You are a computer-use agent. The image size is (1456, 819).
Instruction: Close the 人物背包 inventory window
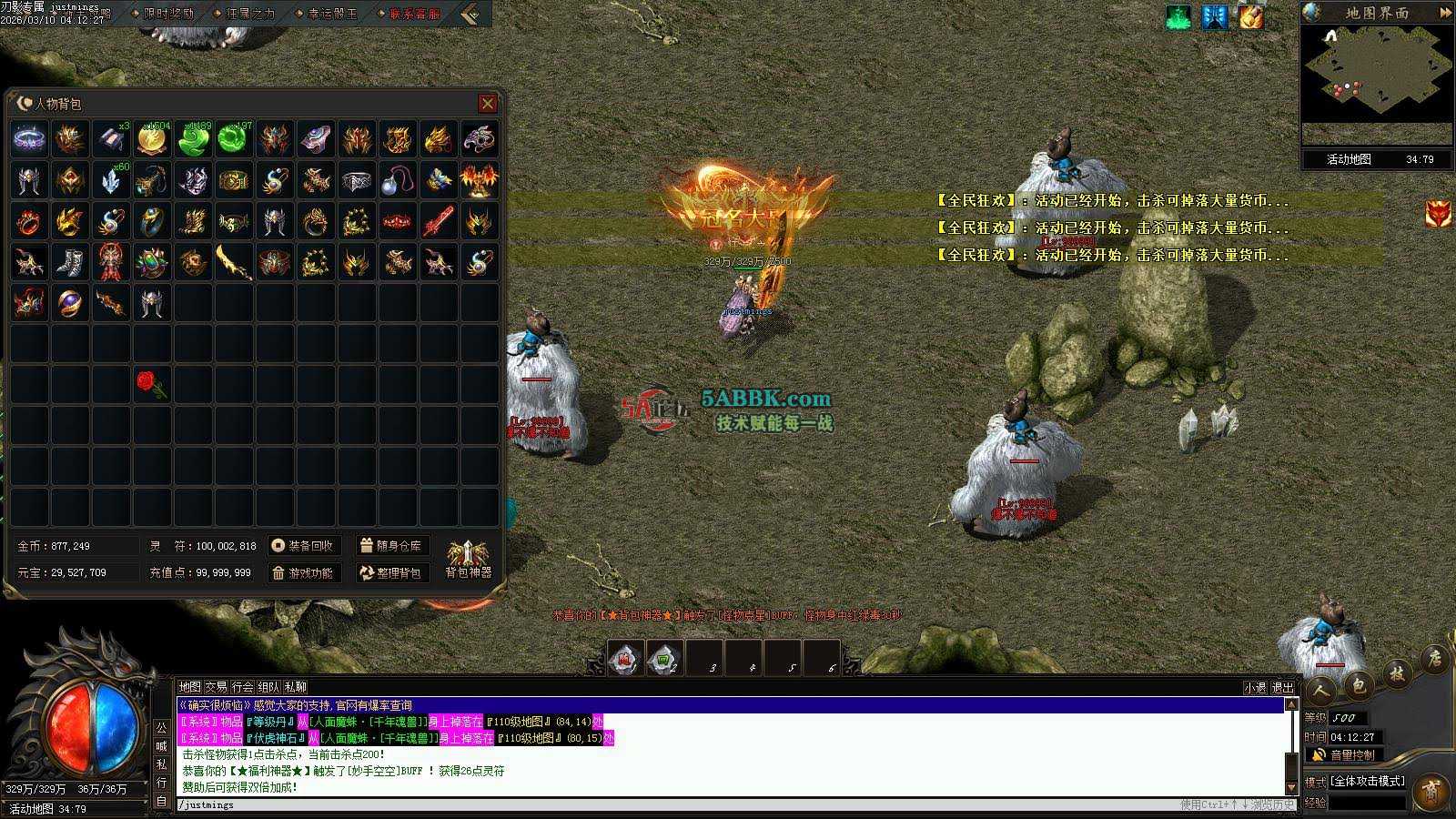[488, 104]
